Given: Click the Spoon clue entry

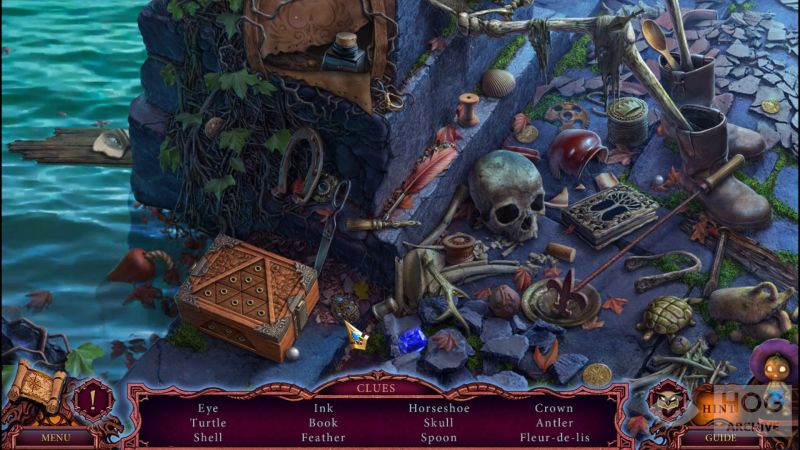Looking at the screenshot, I should pyautogui.click(x=439, y=437).
